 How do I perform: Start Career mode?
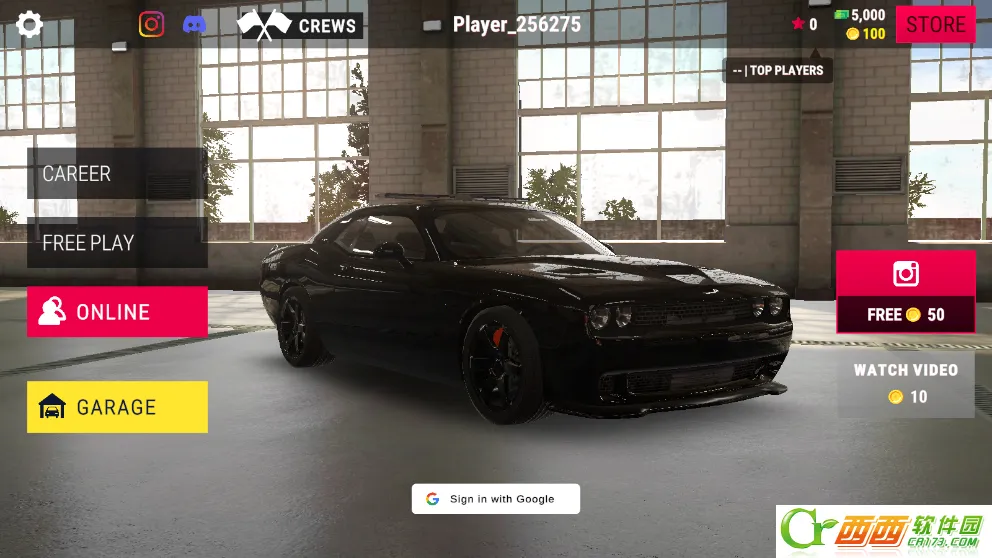117,174
